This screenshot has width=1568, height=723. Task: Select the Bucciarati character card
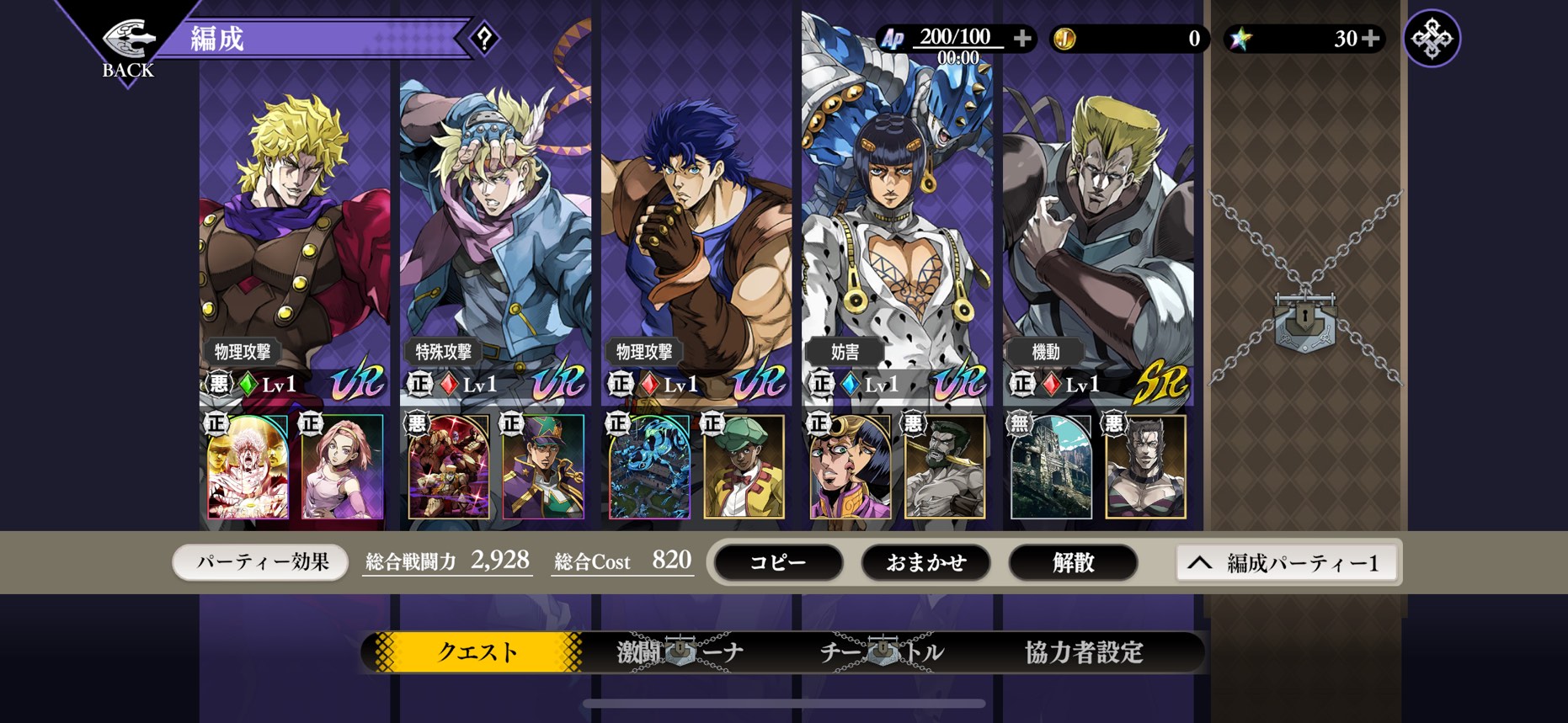coord(897,236)
